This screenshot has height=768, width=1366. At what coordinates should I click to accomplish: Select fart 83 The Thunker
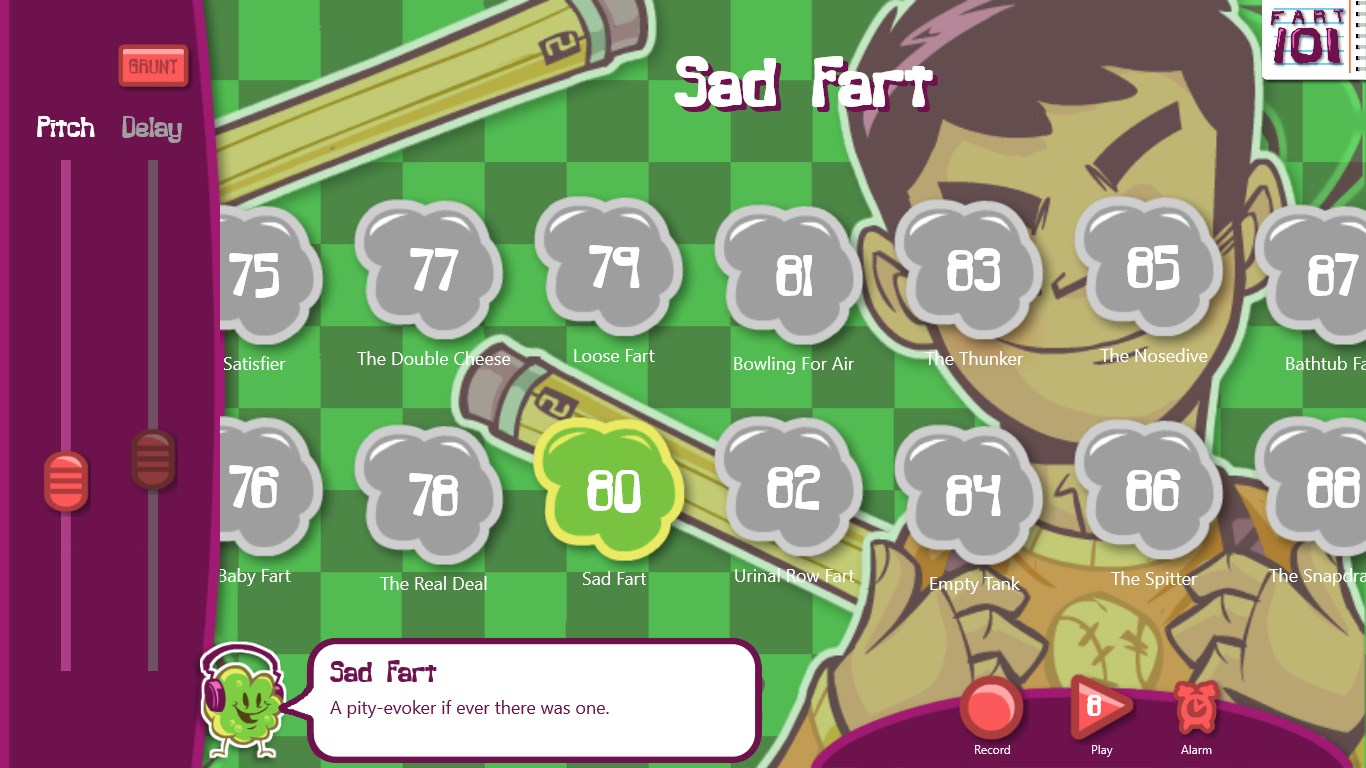click(x=973, y=270)
